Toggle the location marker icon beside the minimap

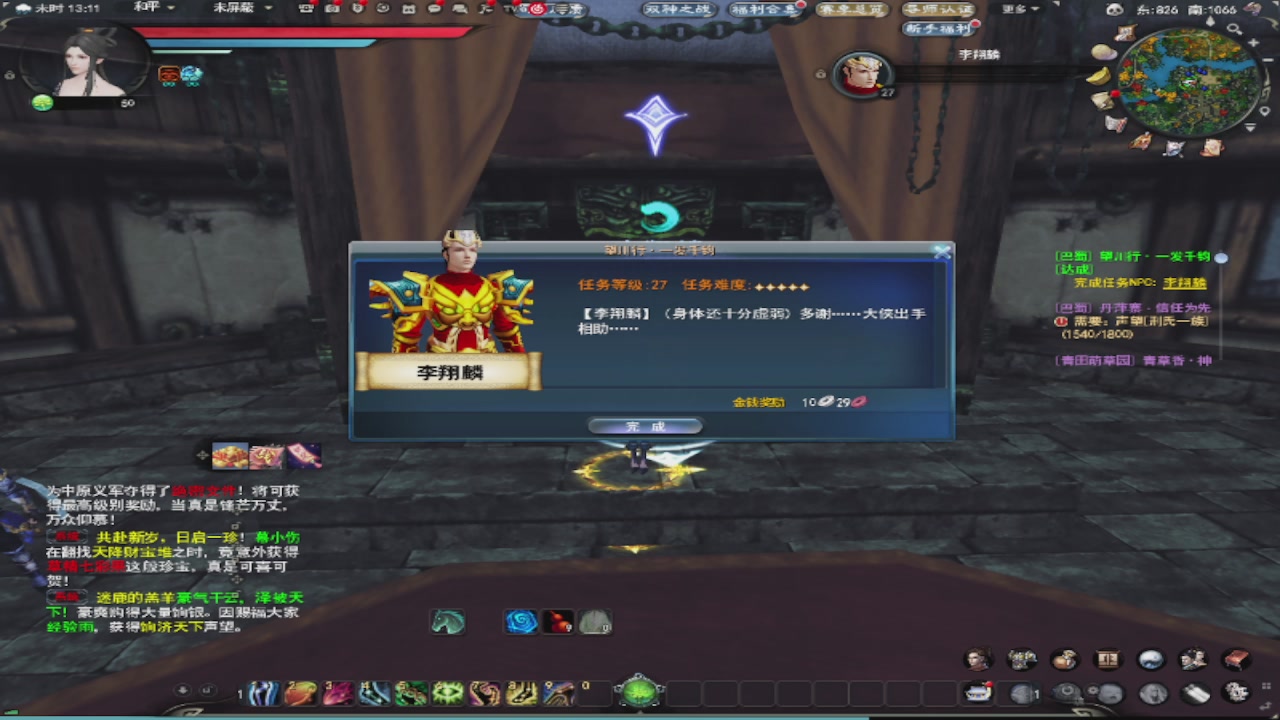(x=1265, y=110)
